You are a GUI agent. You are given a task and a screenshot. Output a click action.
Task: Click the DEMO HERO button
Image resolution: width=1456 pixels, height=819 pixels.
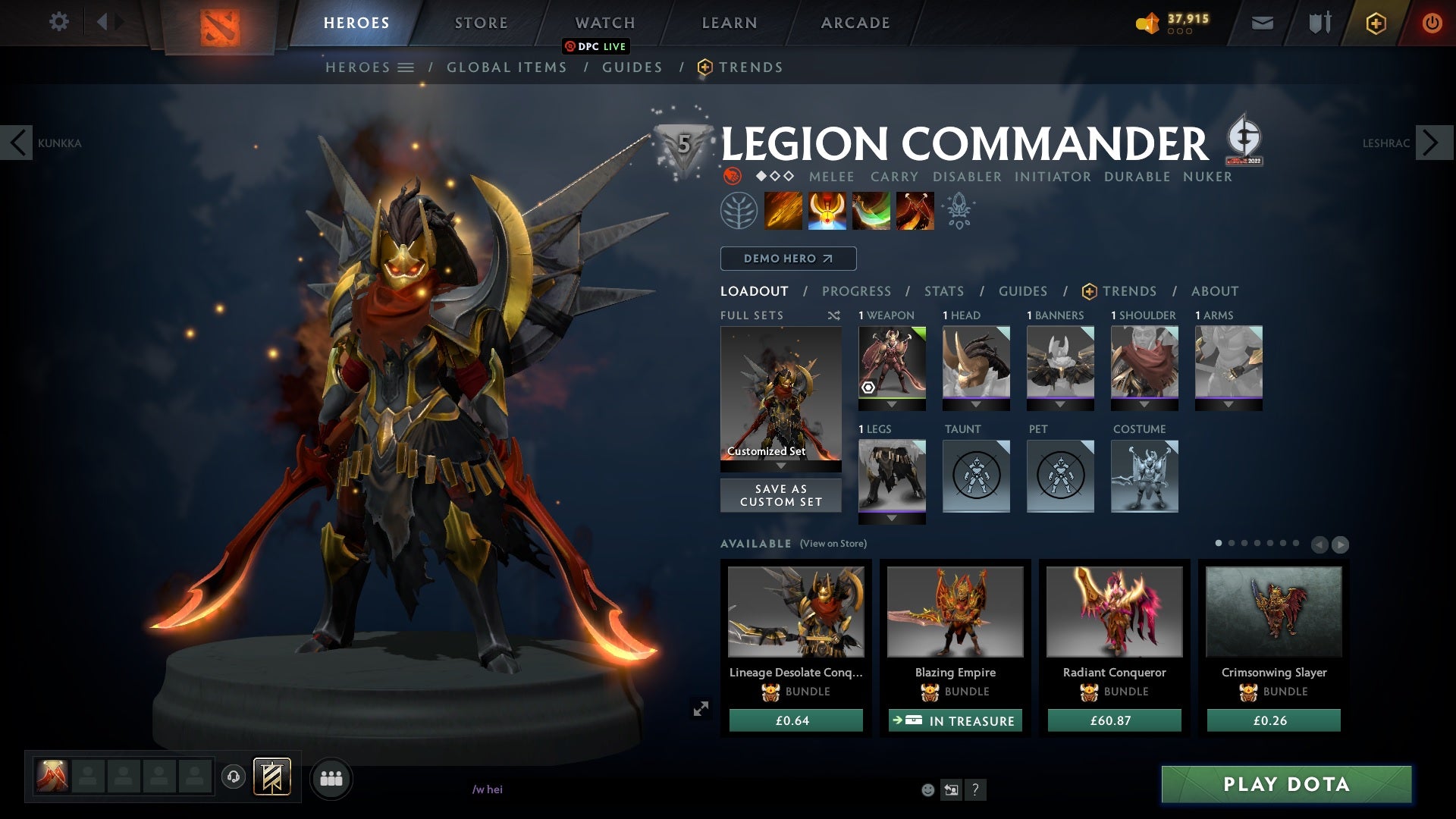point(787,259)
